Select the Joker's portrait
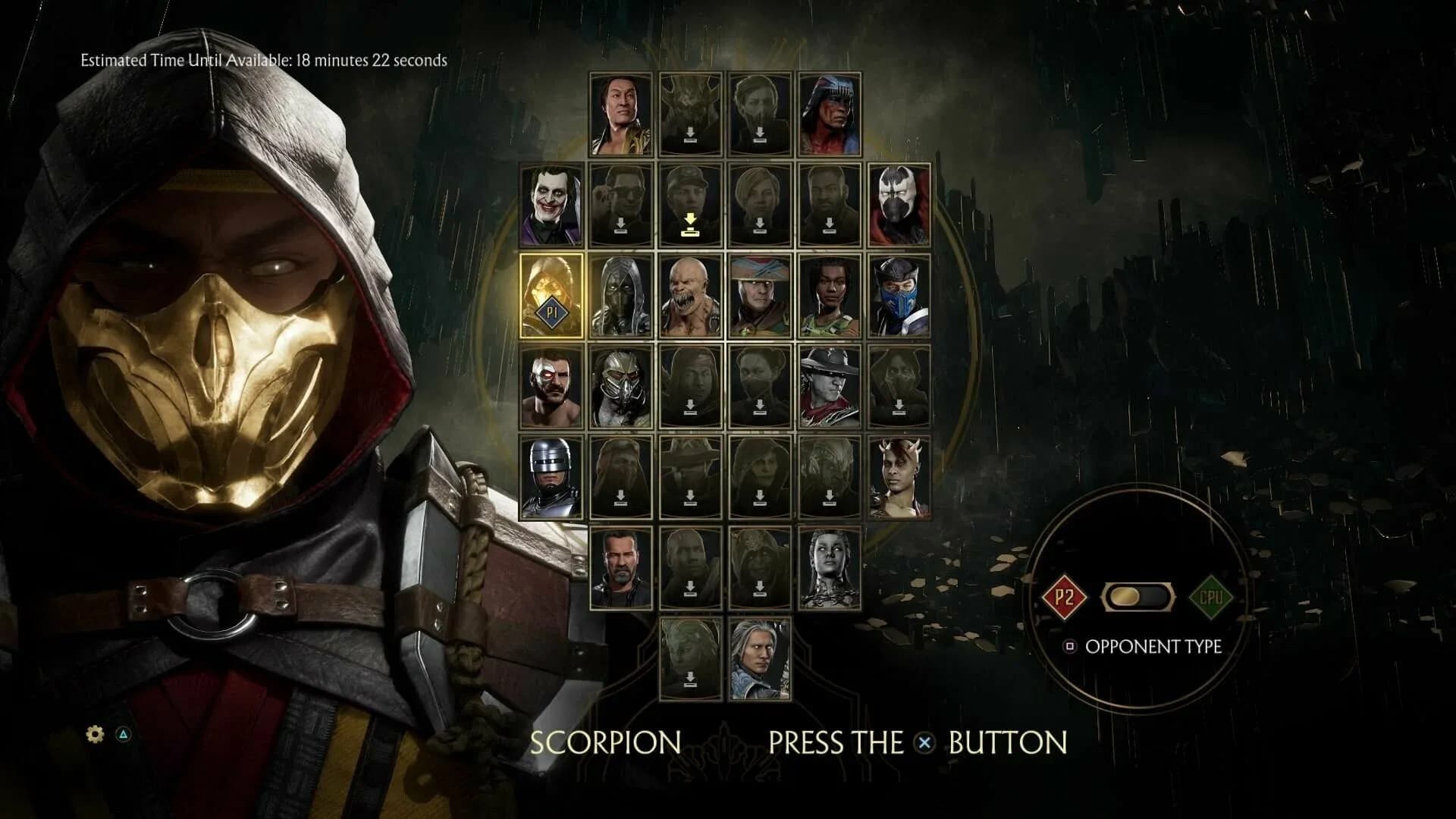Viewport: 1456px width, 819px height. click(551, 205)
